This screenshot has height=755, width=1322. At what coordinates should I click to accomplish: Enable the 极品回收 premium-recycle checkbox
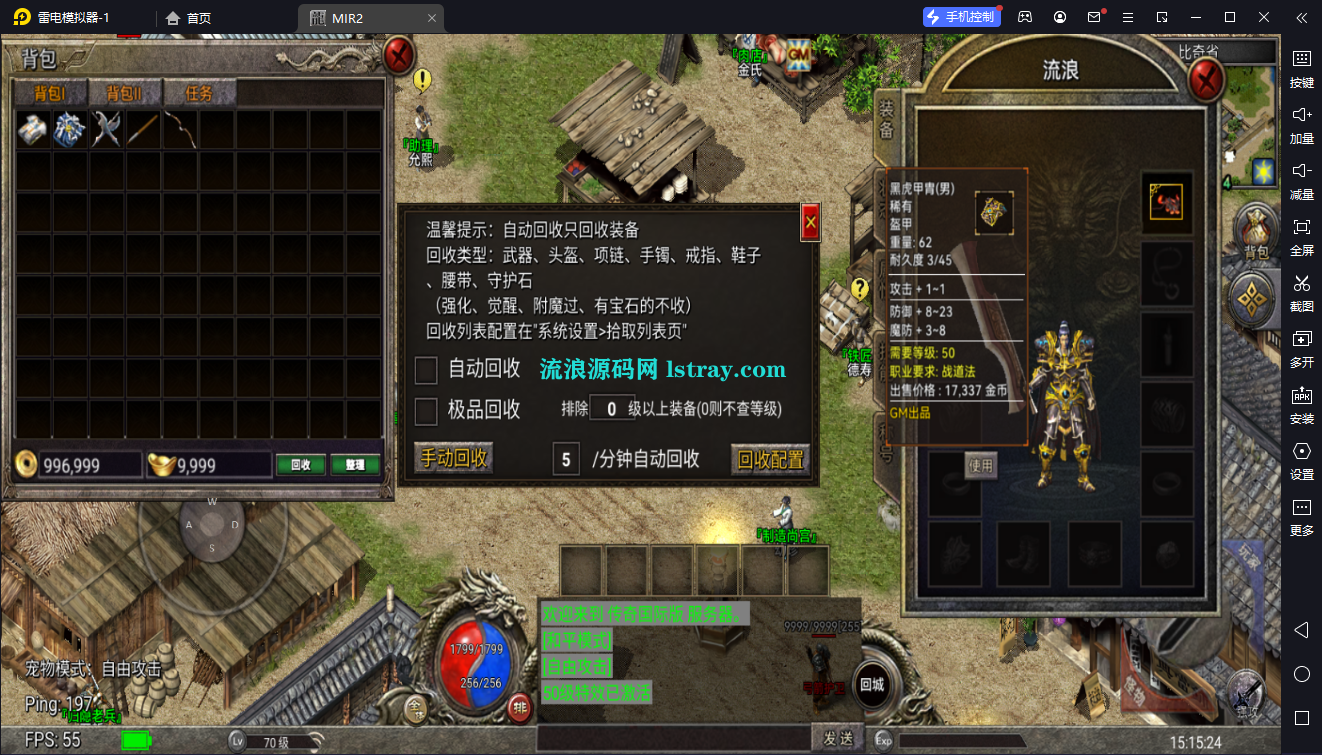(424, 410)
